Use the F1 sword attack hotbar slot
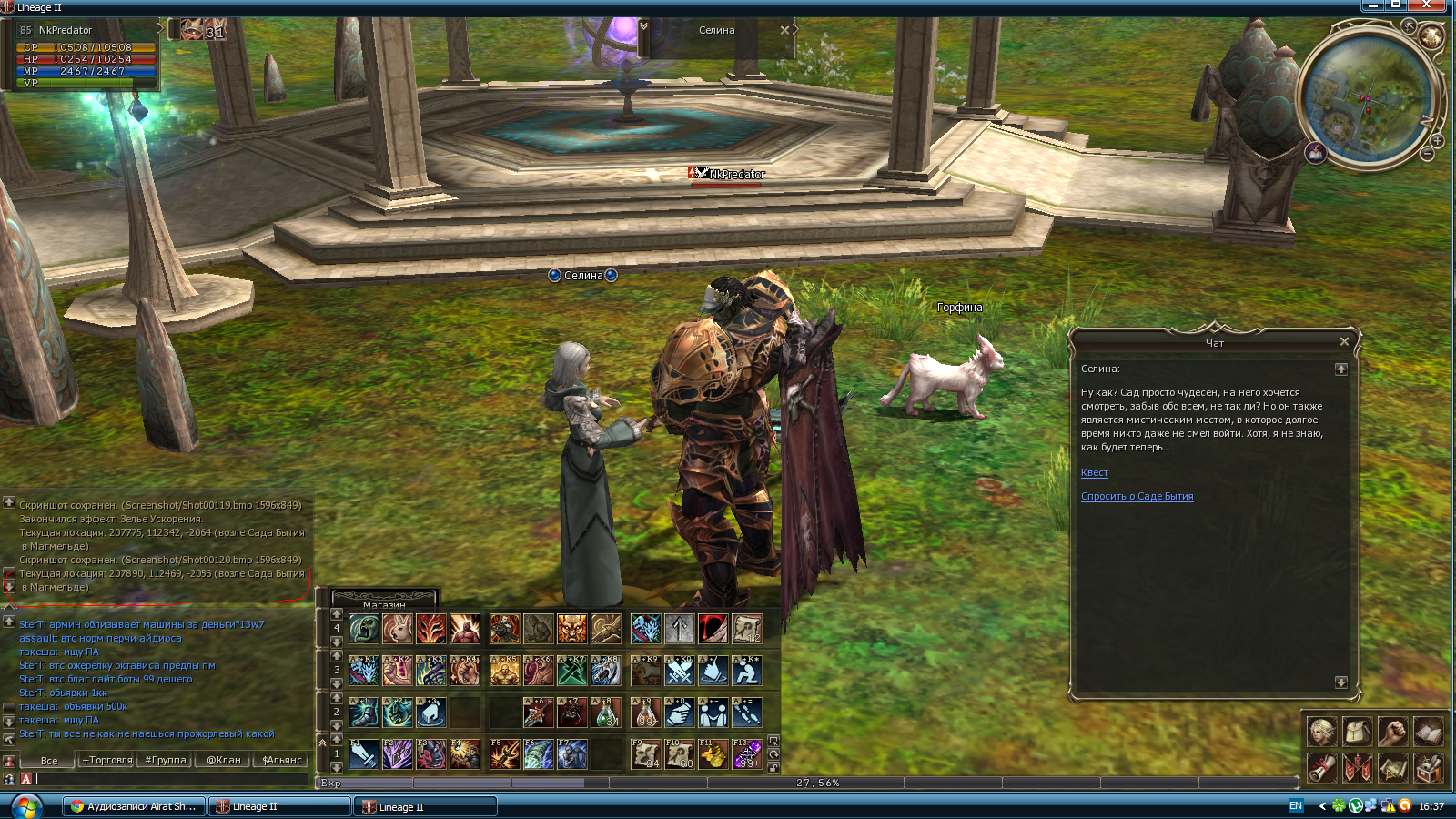The height and width of the screenshot is (819, 1456). (364, 754)
